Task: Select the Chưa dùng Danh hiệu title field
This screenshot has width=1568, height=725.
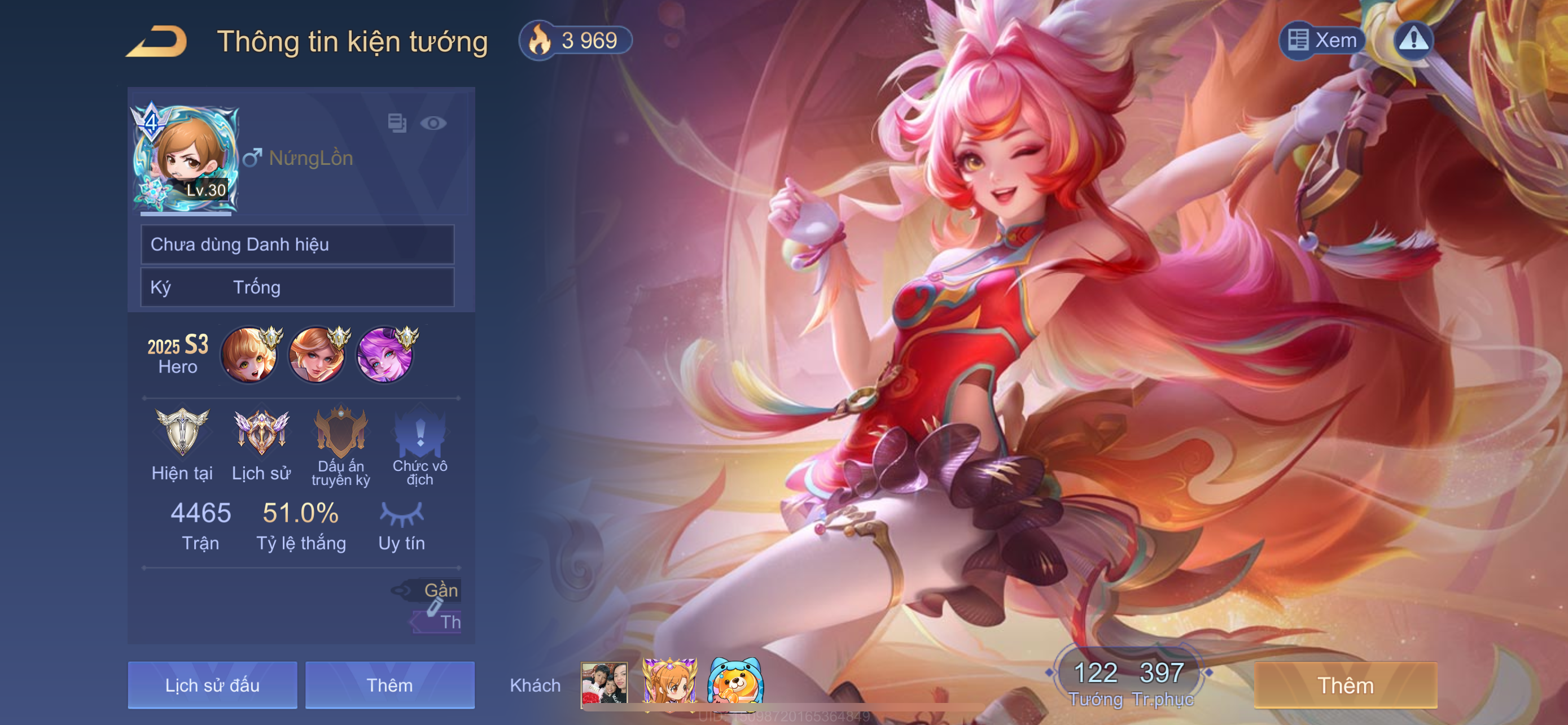Action: click(x=297, y=244)
